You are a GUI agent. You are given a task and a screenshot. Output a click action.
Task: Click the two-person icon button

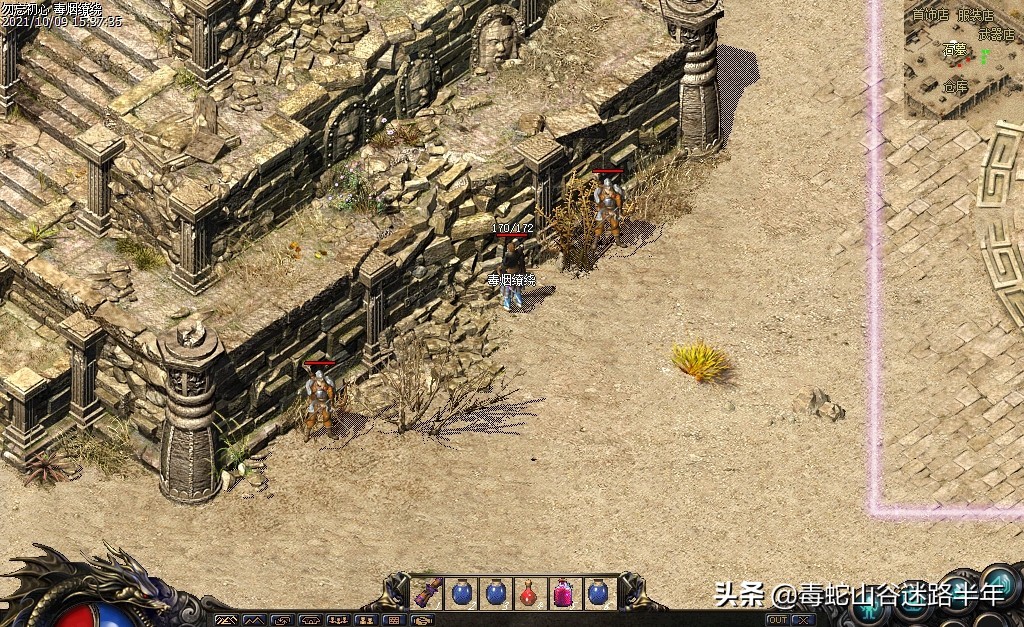tap(366, 620)
